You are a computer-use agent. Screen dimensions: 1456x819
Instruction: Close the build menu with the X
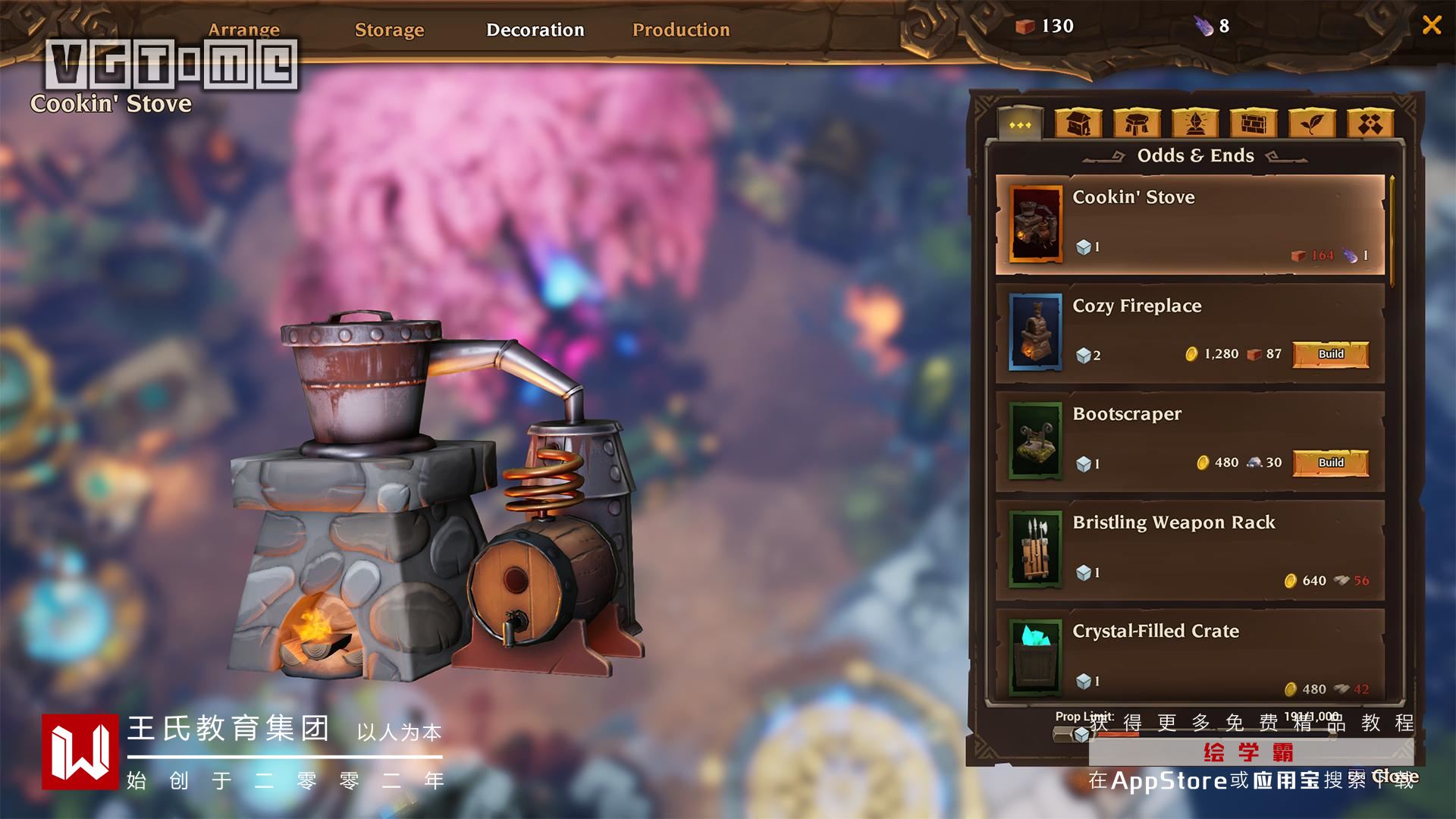point(1432,25)
